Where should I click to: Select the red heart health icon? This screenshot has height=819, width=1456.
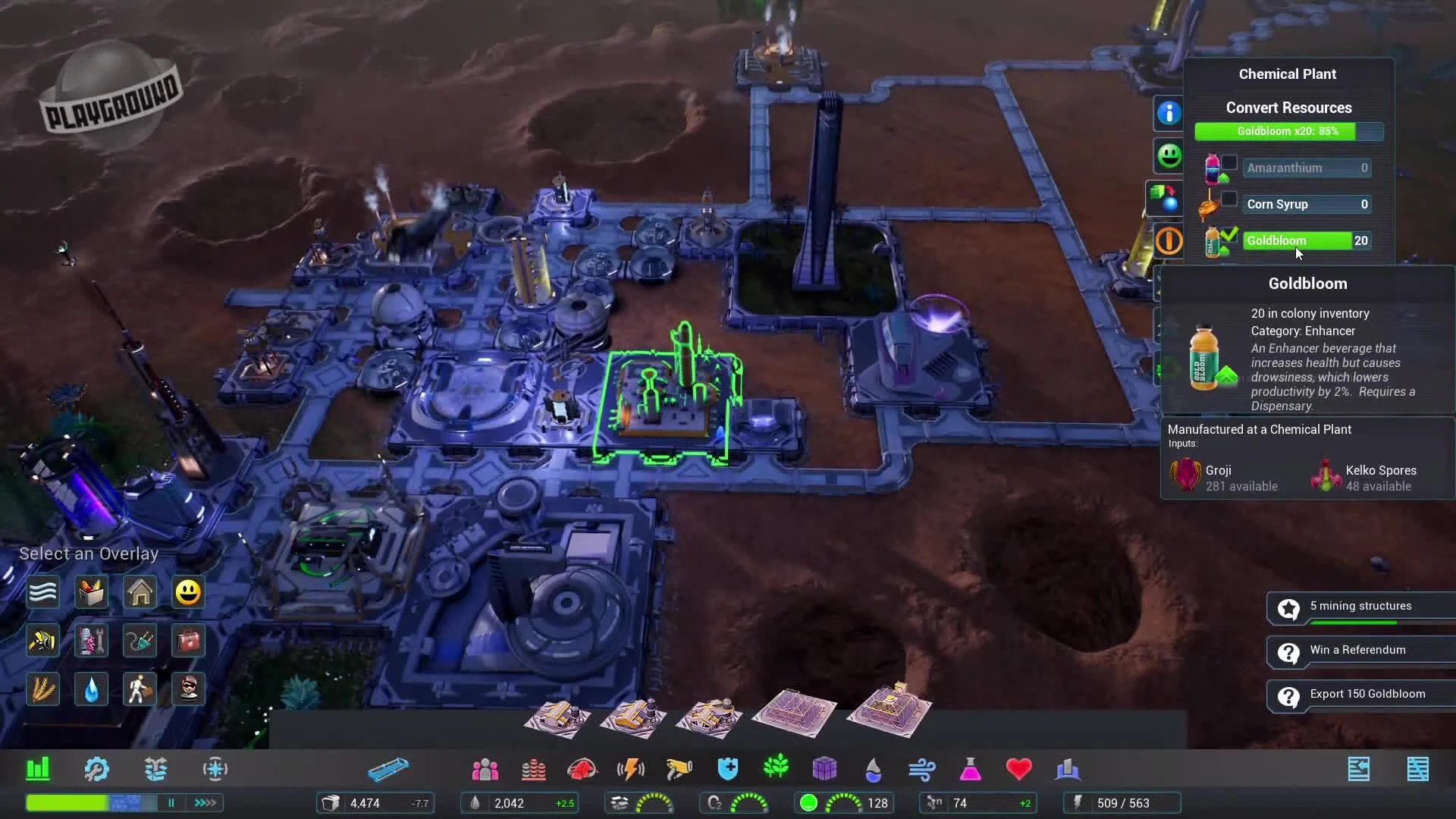tap(1018, 769)
